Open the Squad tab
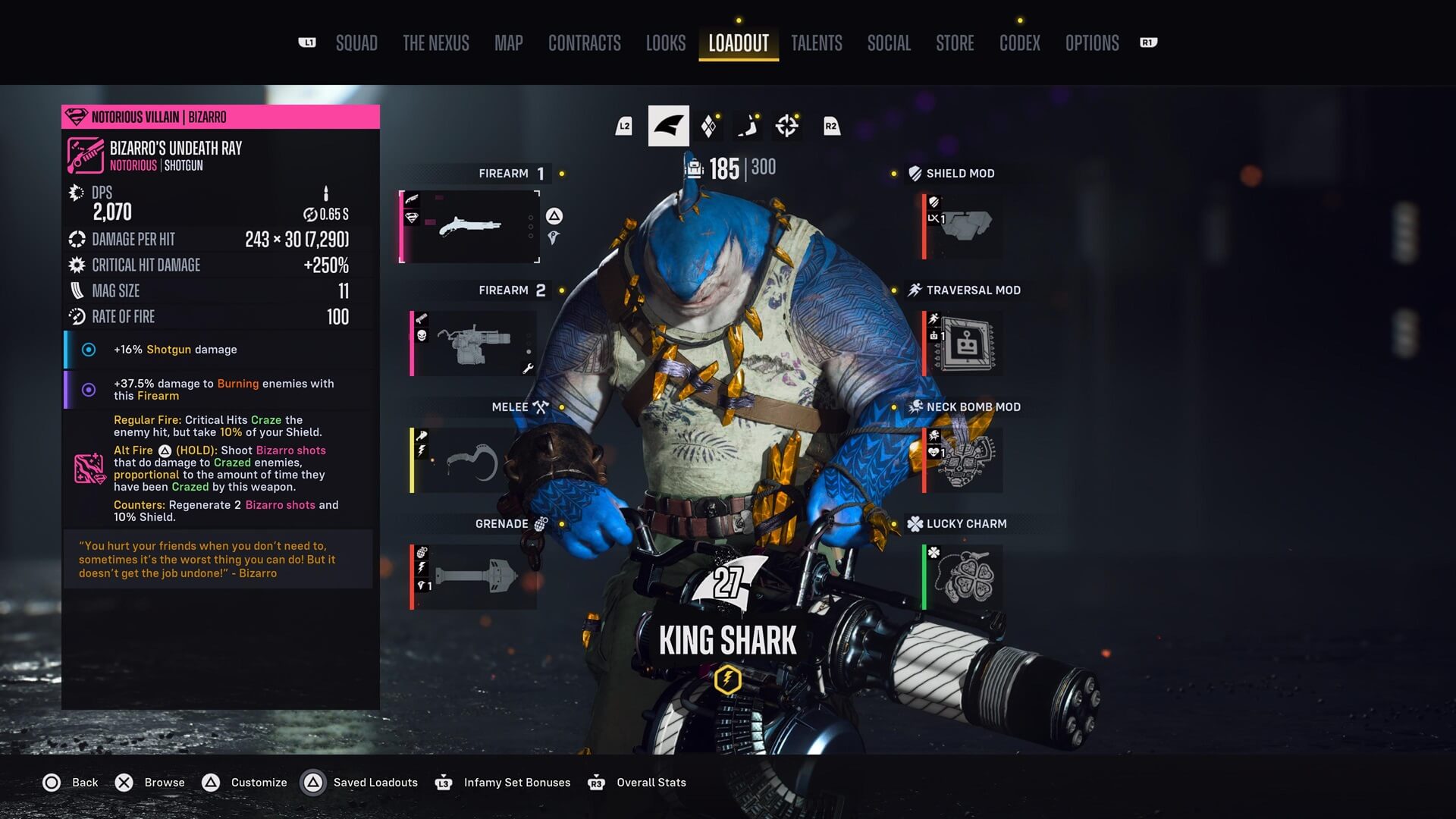This screenshot has height=819, width=1456. (x=356, y=43)
